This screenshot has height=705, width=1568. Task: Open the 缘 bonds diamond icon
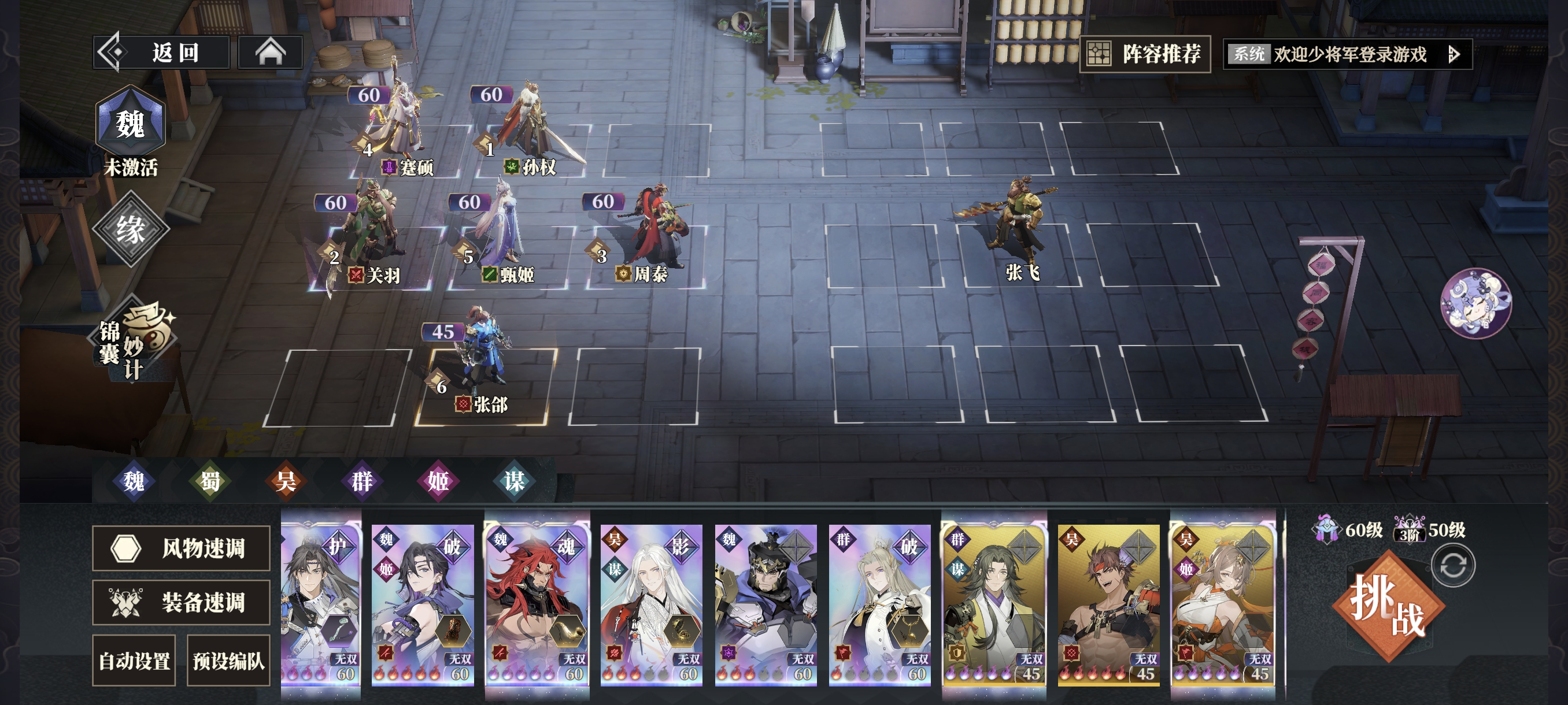click(x=130, y=229)
